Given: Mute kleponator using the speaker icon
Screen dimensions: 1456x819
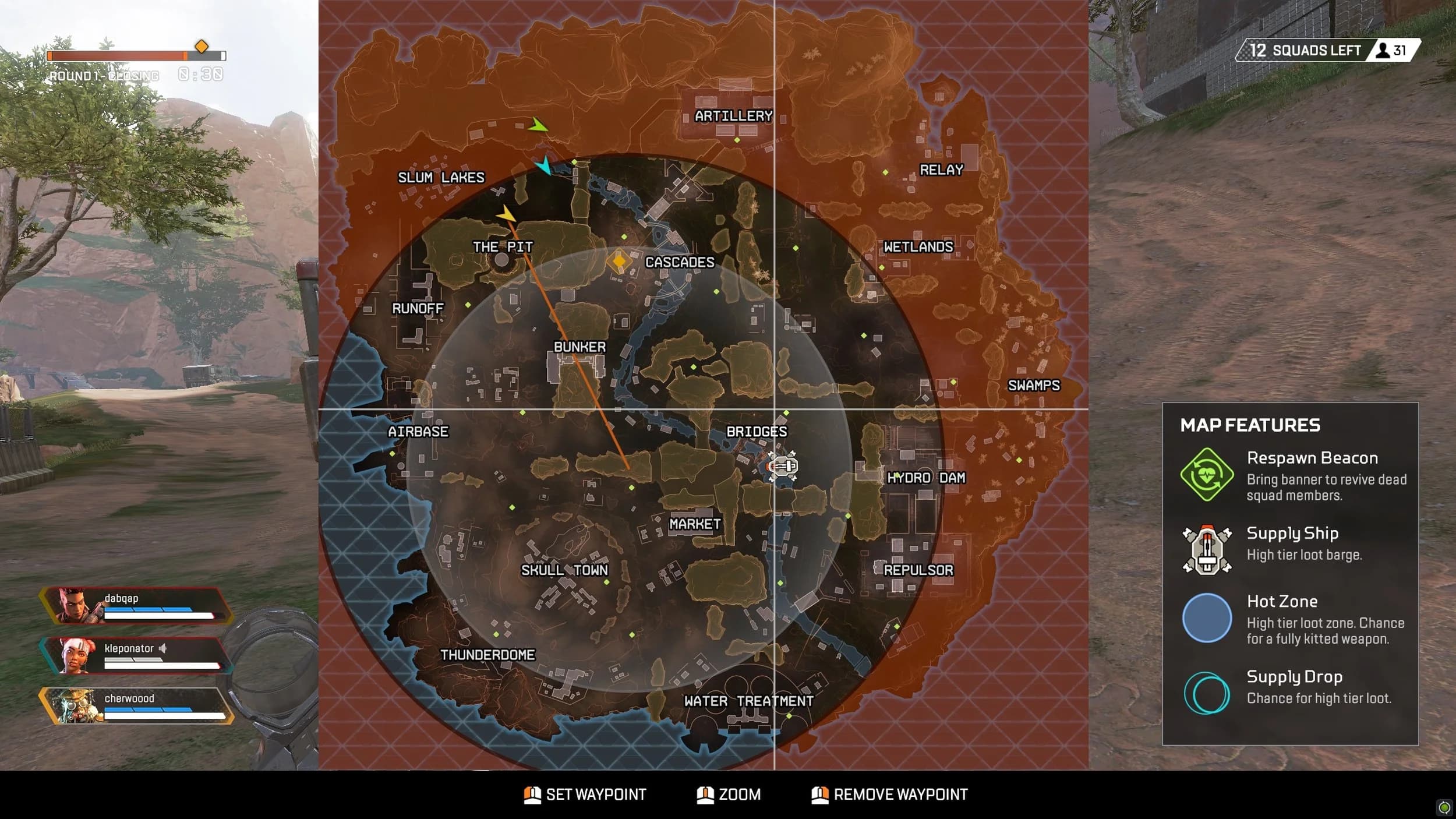Looking at the screenshot, I should [162, 648].
